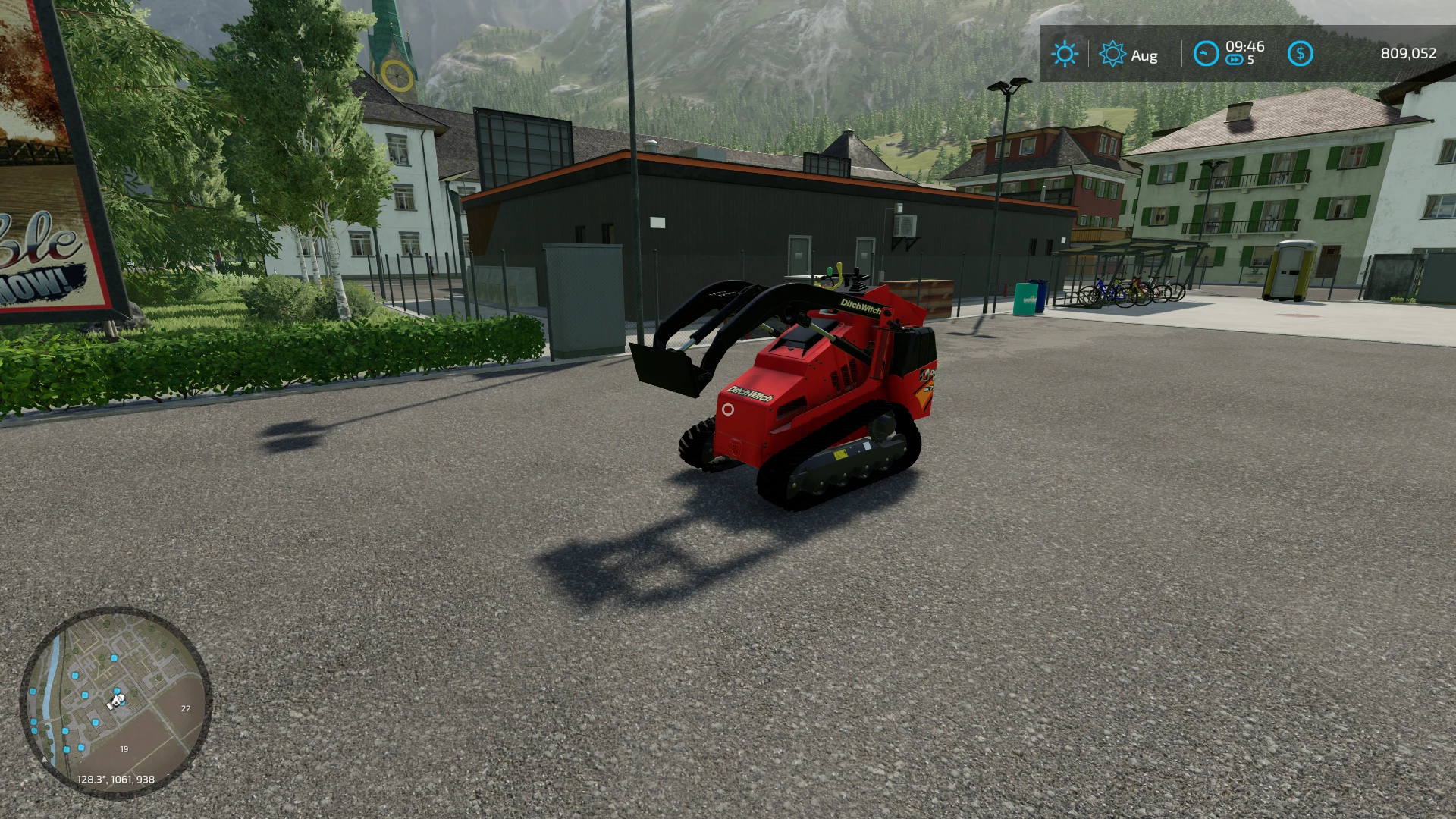Viewport: 1456px width, 819px height.
Task: Click the sunny weather forecast icon
Action: tap(1064, 54)
